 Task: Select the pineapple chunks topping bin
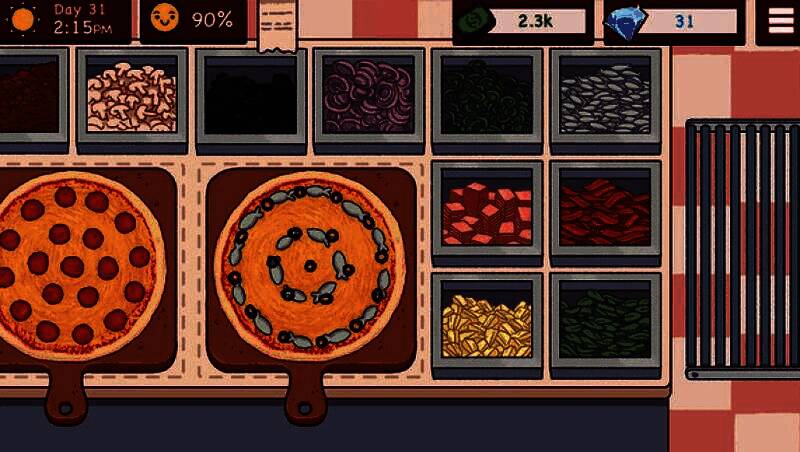click(x=487, y=322)
